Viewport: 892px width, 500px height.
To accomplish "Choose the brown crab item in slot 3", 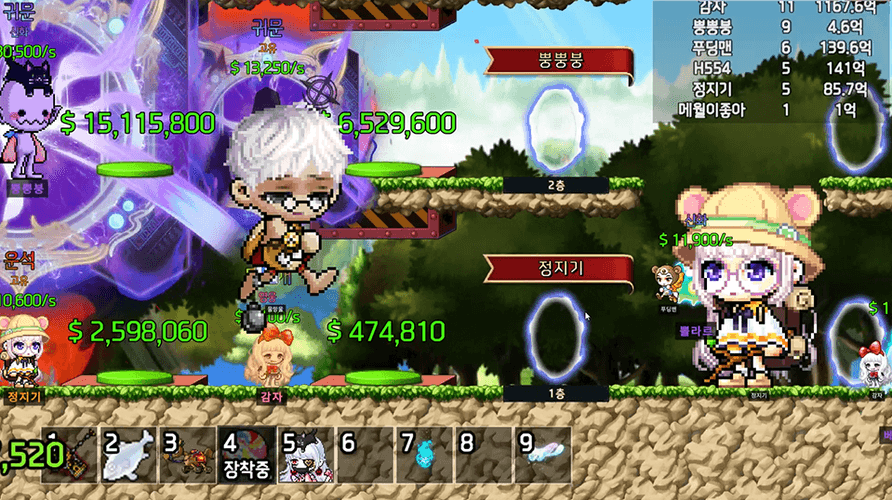I will click(188, 456).
